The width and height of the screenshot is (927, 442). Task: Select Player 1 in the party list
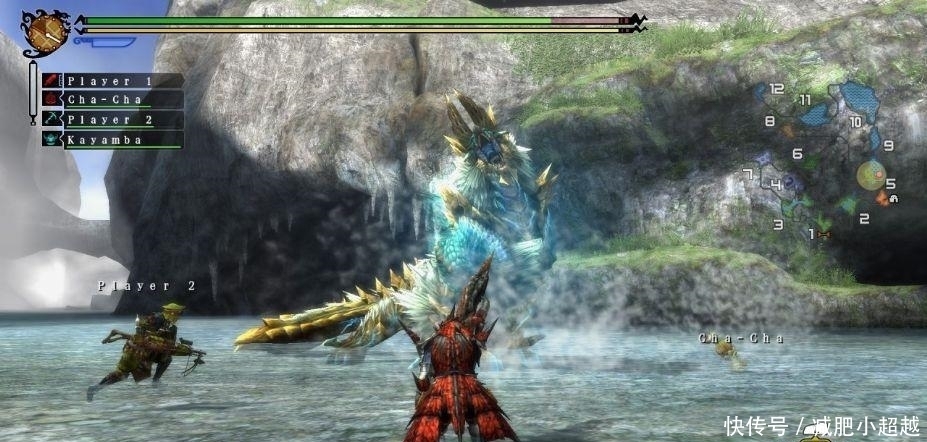[112, 81]
